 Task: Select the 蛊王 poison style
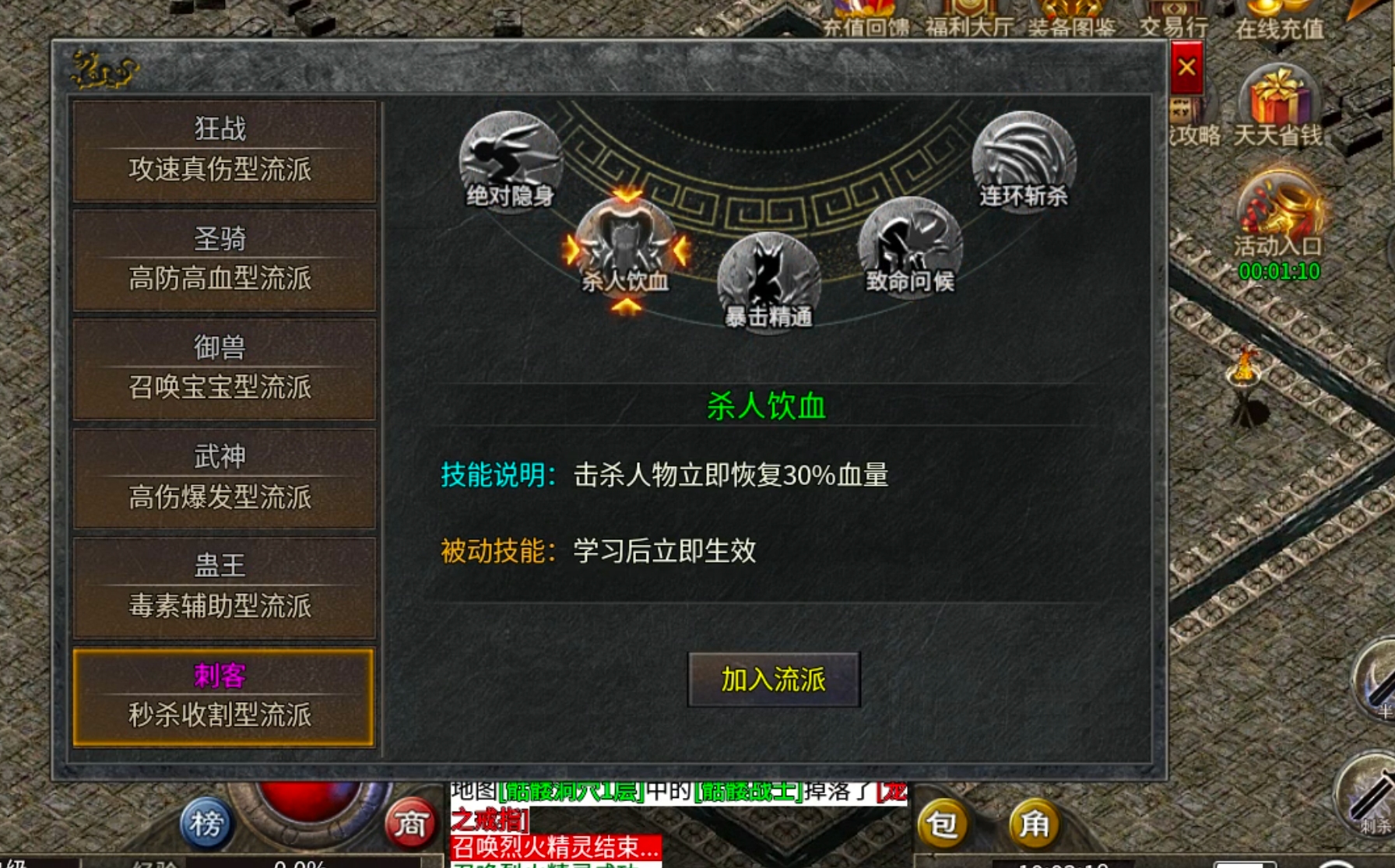[x=224, y=585]
